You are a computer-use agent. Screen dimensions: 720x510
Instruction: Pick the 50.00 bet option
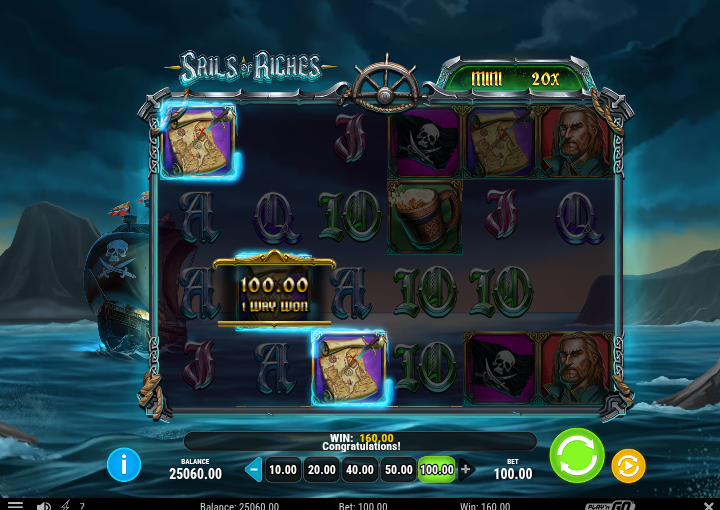tap(398, 469)
